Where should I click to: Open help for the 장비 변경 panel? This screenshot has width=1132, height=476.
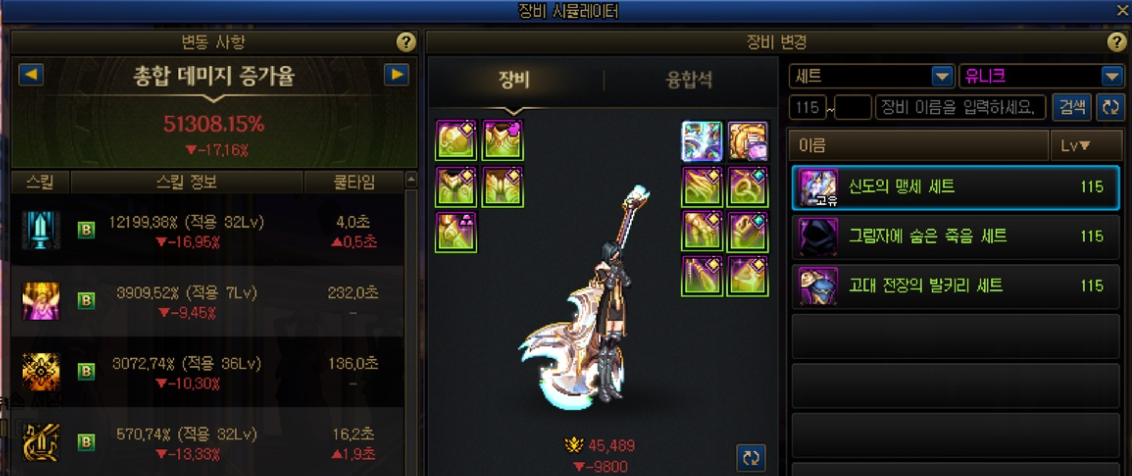[1117, 42]
